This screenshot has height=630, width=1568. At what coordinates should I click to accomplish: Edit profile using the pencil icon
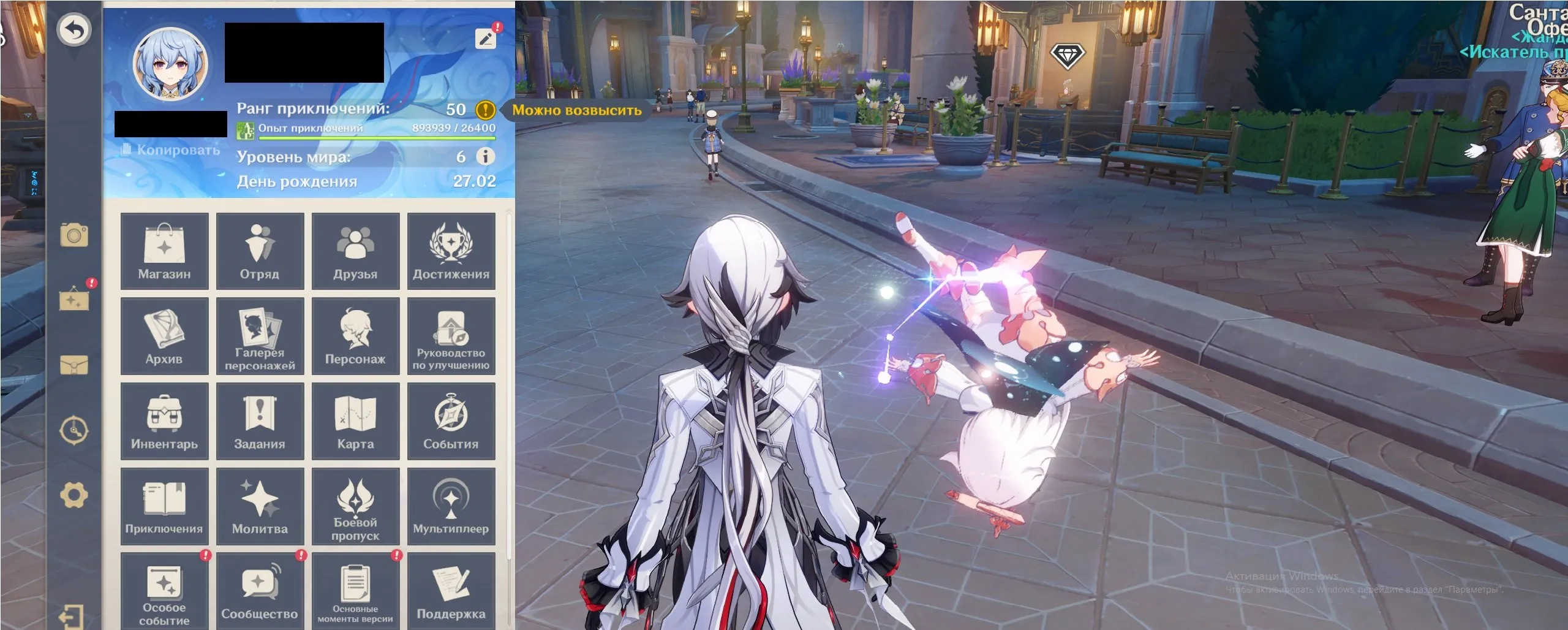point(486,39)
